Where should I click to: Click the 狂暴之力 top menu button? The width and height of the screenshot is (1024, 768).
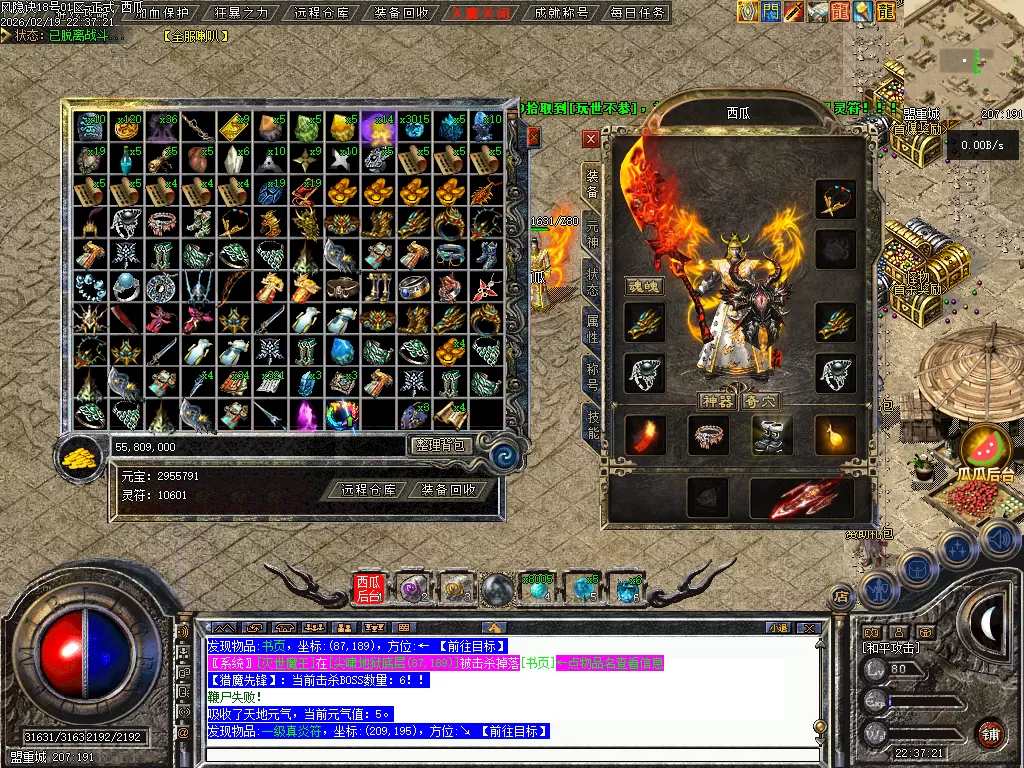click(x=242, y=13)
